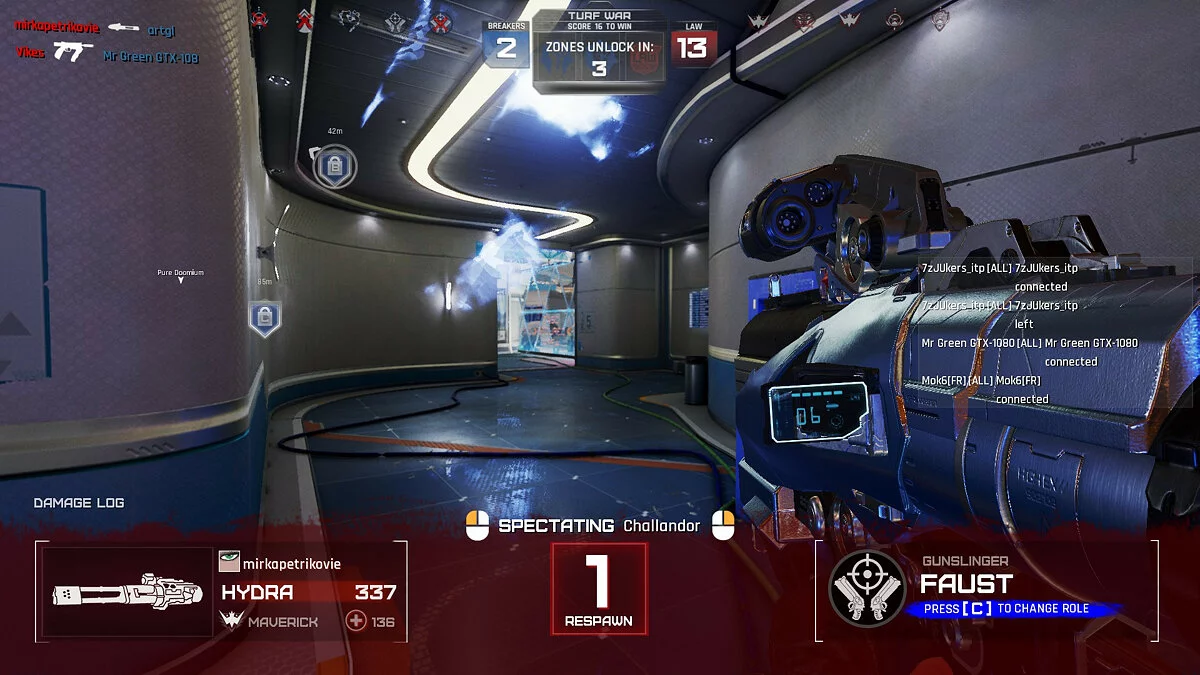Open the Damage Log header

[79, 503]
